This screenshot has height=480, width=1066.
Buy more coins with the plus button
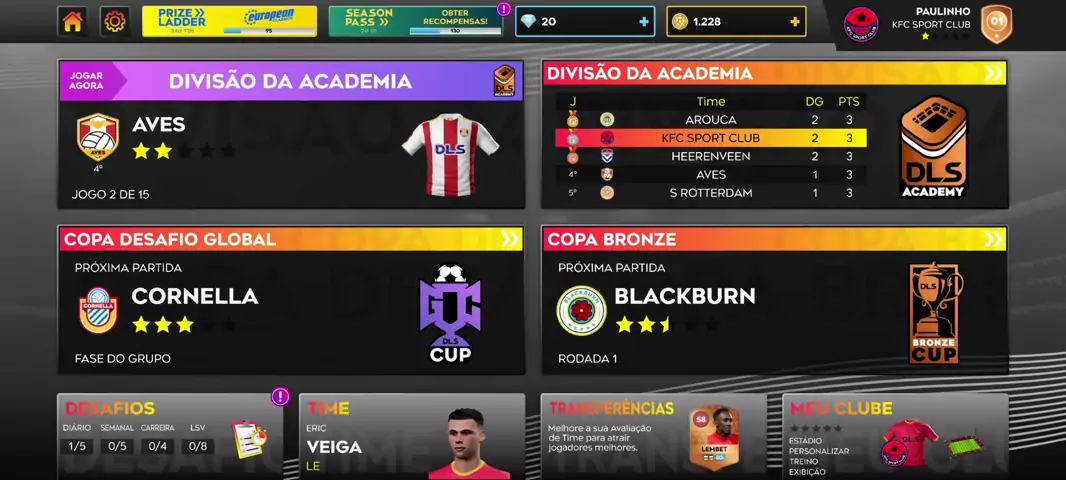[x=794, y=21]
